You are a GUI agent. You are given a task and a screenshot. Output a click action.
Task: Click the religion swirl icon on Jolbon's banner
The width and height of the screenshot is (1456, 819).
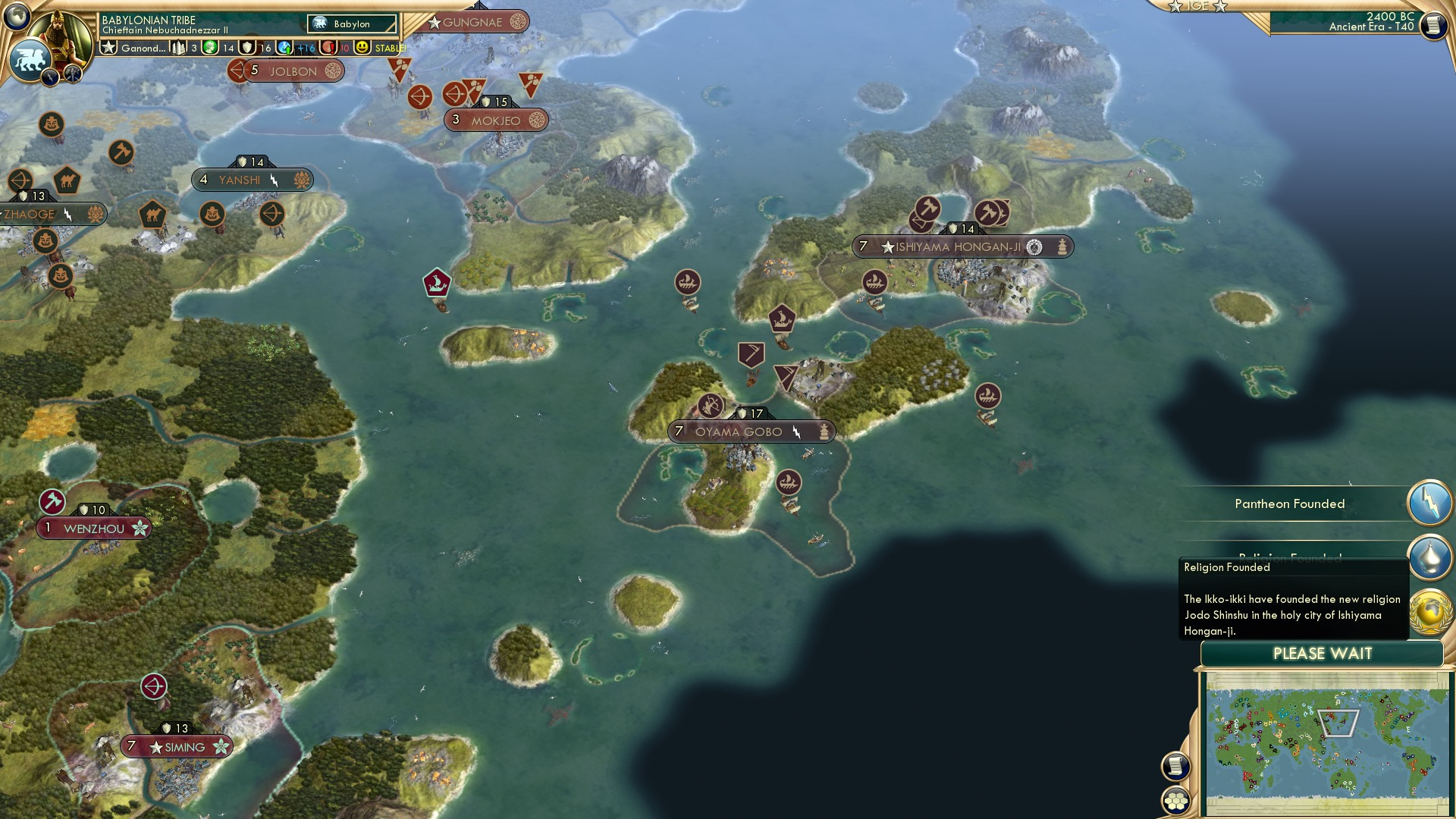[x=331, y=70]
